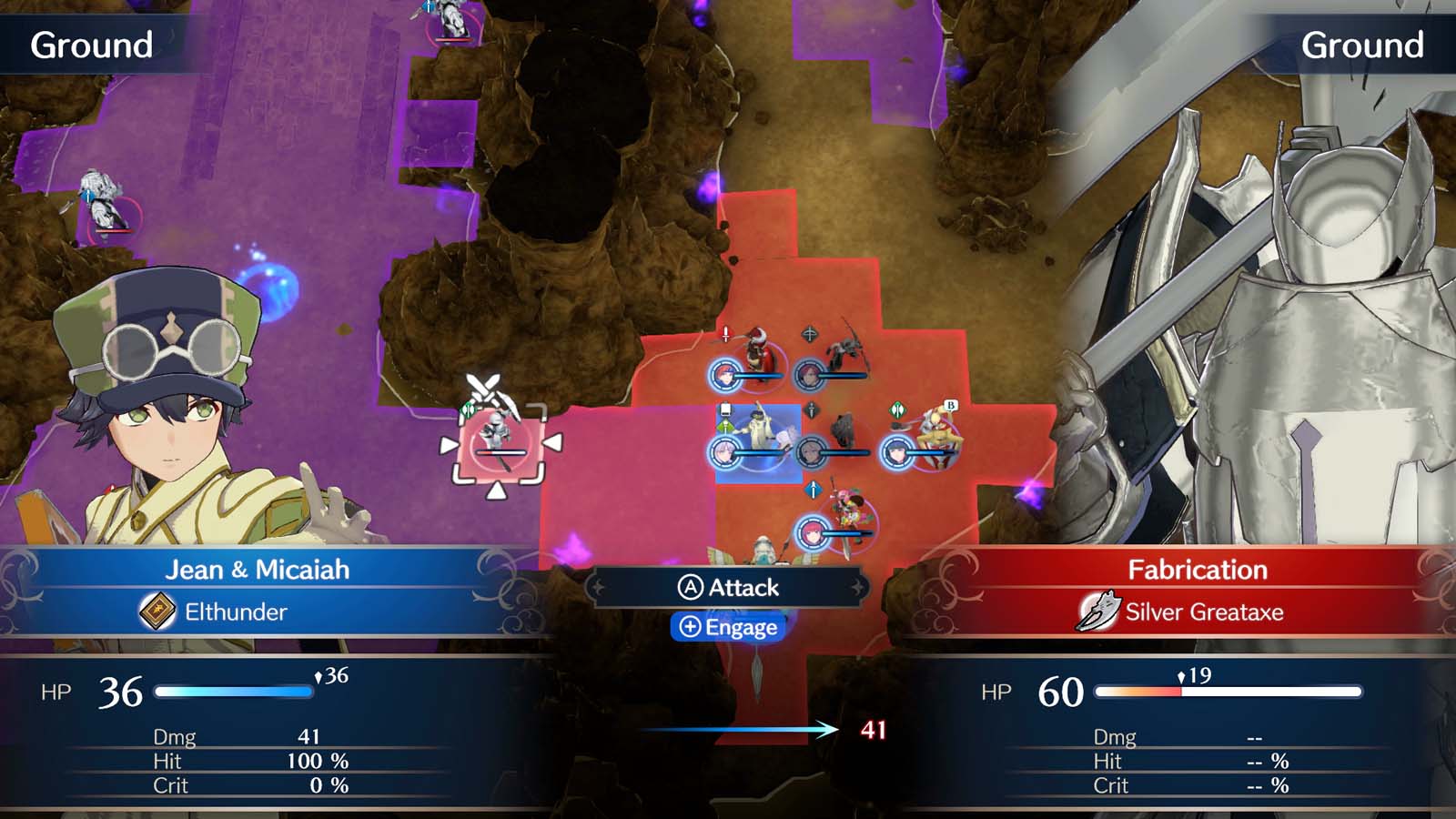Screen dimensions: 1456x819
Task: Select the right Ground terrain label
Action: 1362,41
